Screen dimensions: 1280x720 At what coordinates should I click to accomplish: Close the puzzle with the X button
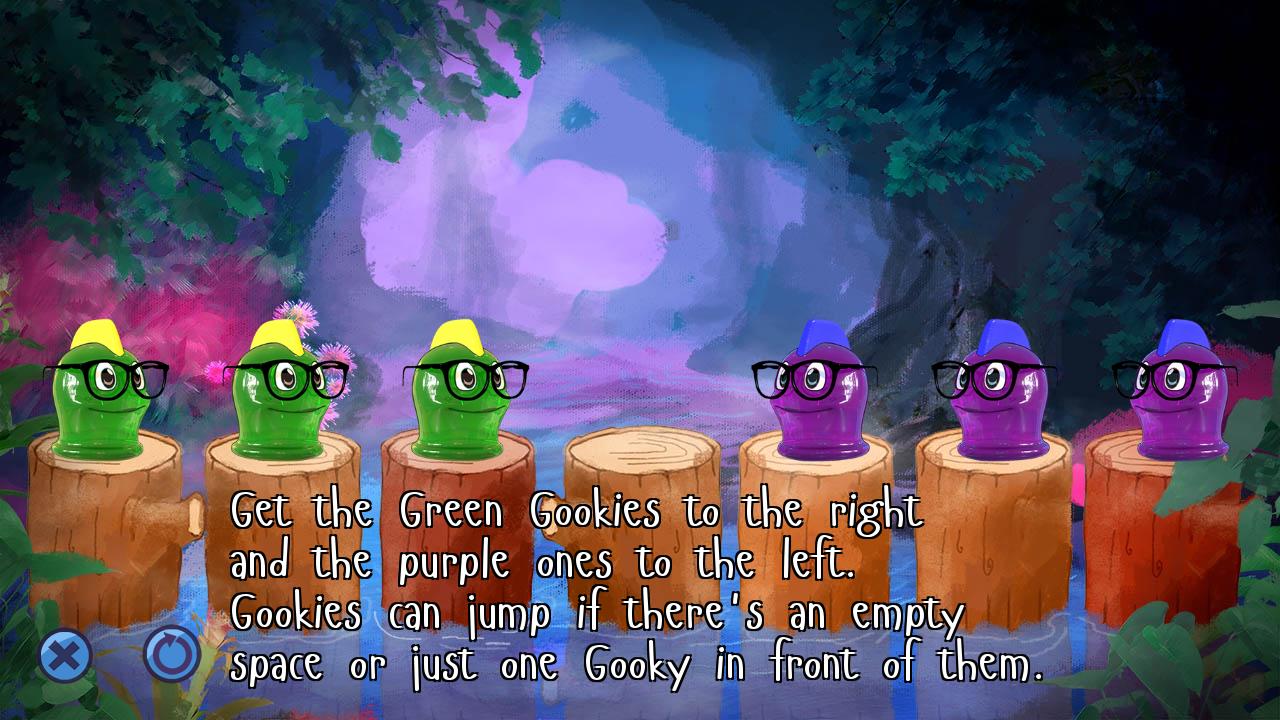click(65, 656)
